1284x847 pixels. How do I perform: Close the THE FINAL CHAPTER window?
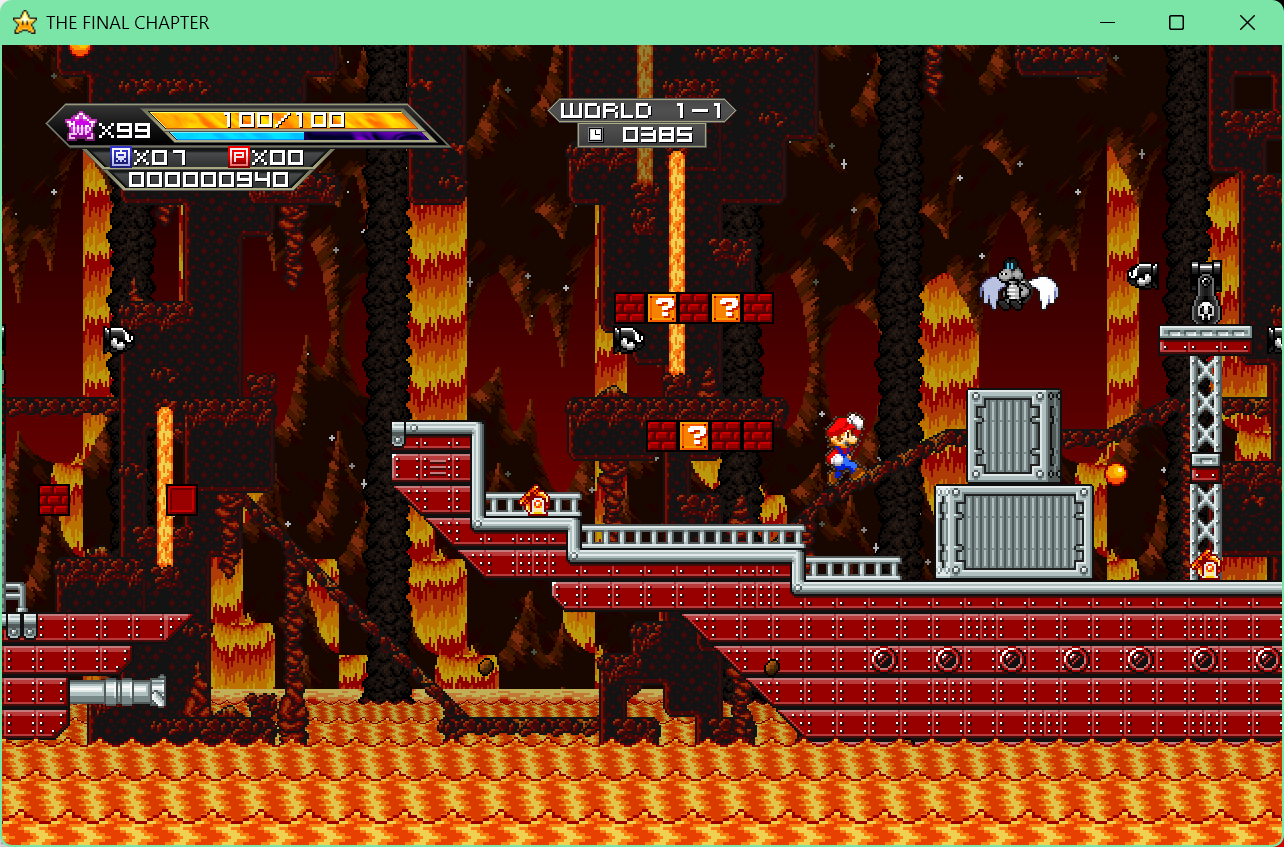pos(1247,23)
